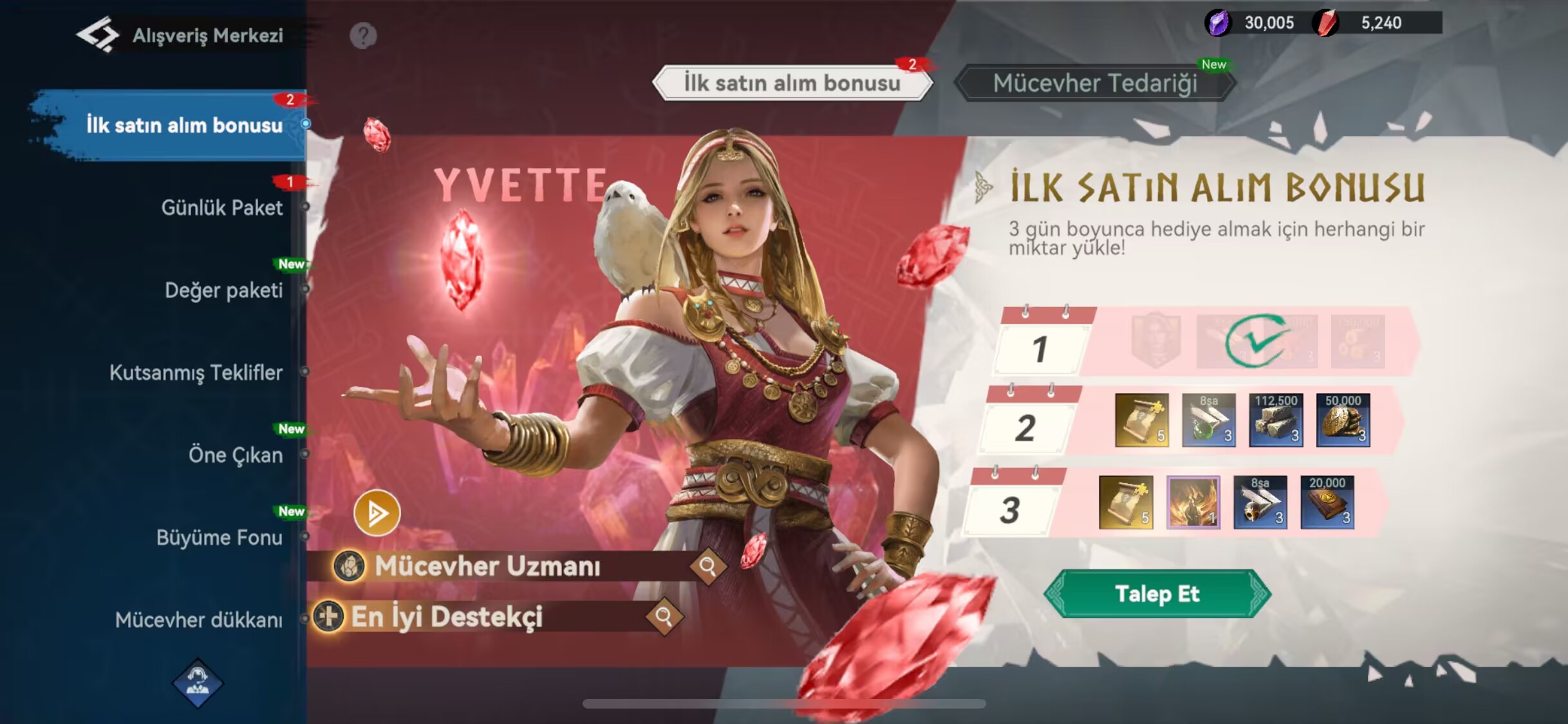
Task: Open the question mark help icon
Action: click(x=363, y=35)
